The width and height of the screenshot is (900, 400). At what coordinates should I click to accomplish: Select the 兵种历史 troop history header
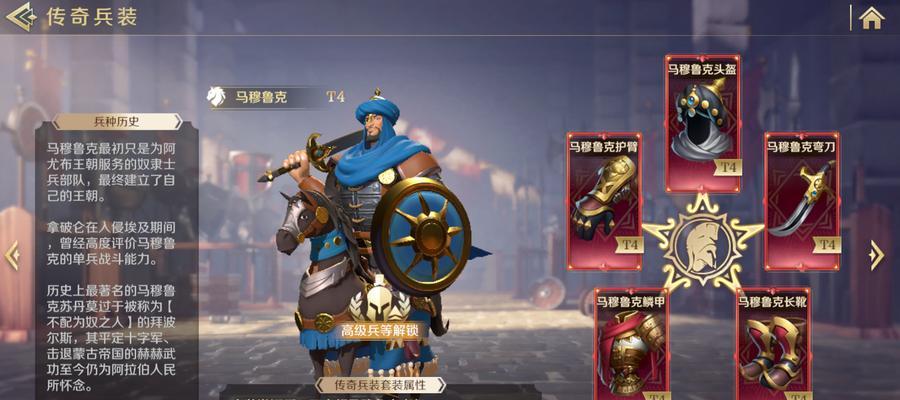117,122
